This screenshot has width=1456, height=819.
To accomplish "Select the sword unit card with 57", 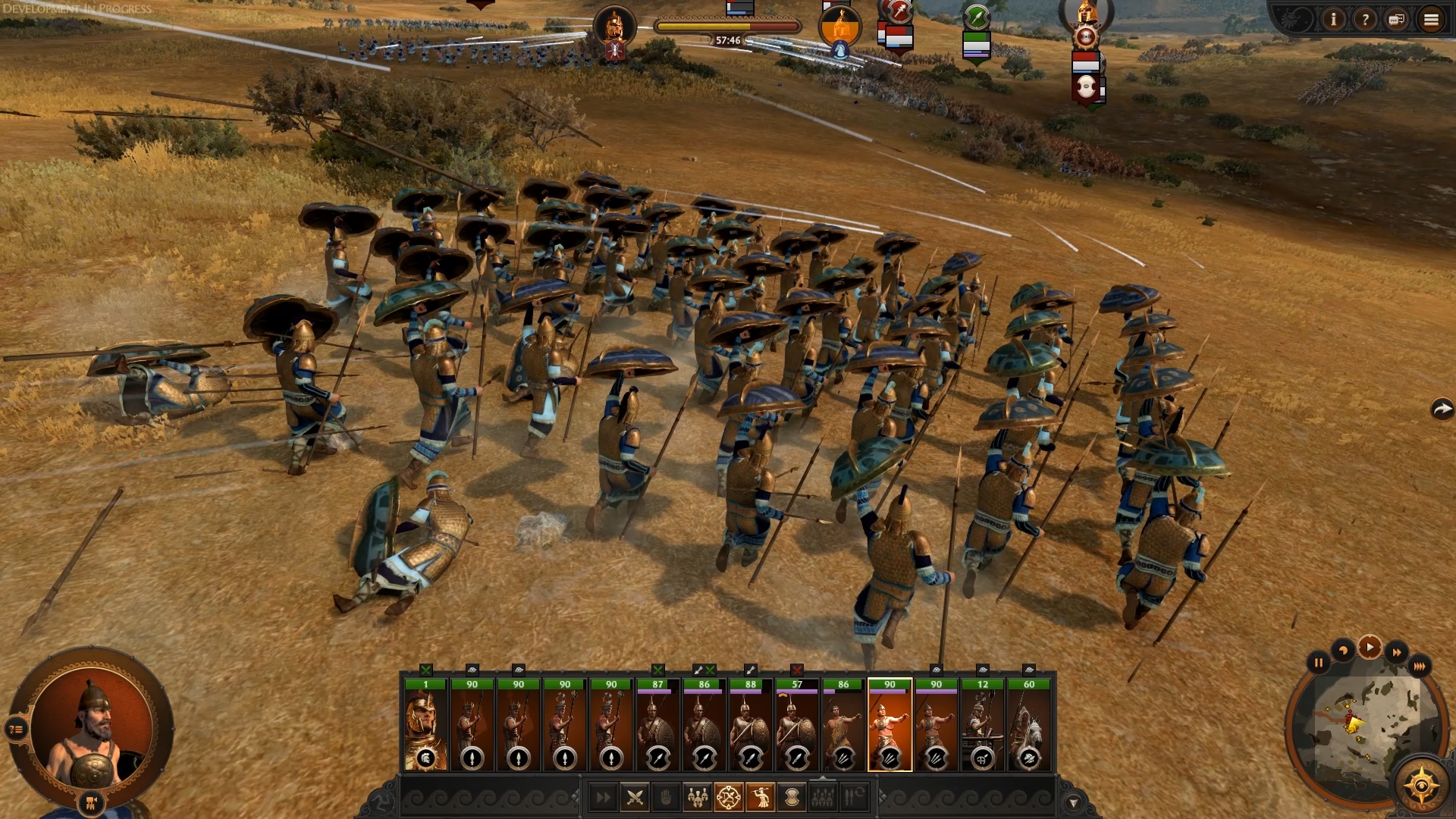I will click(x=797, y=726).
